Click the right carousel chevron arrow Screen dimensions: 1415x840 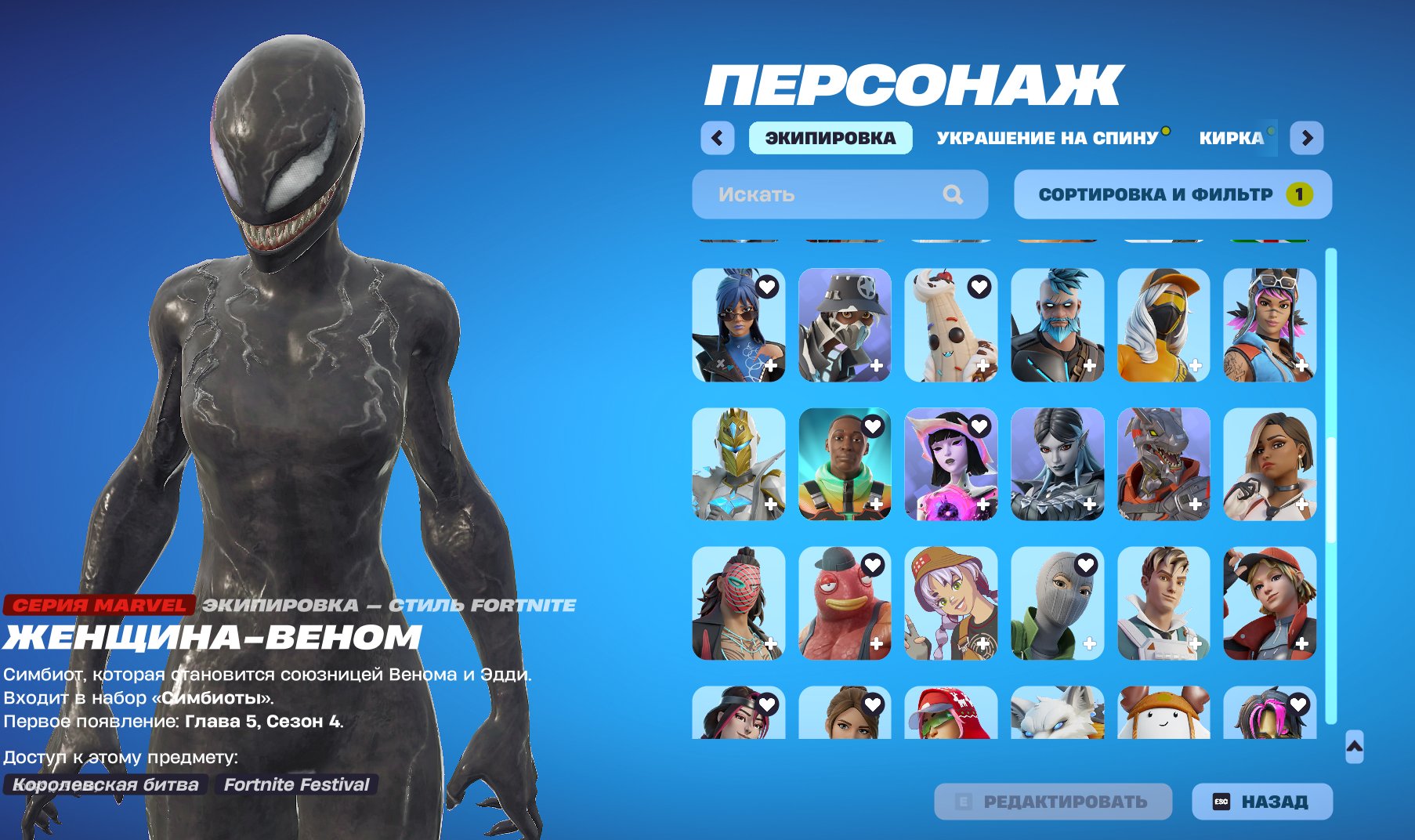pyautogui.click(x=1308, y=137)
